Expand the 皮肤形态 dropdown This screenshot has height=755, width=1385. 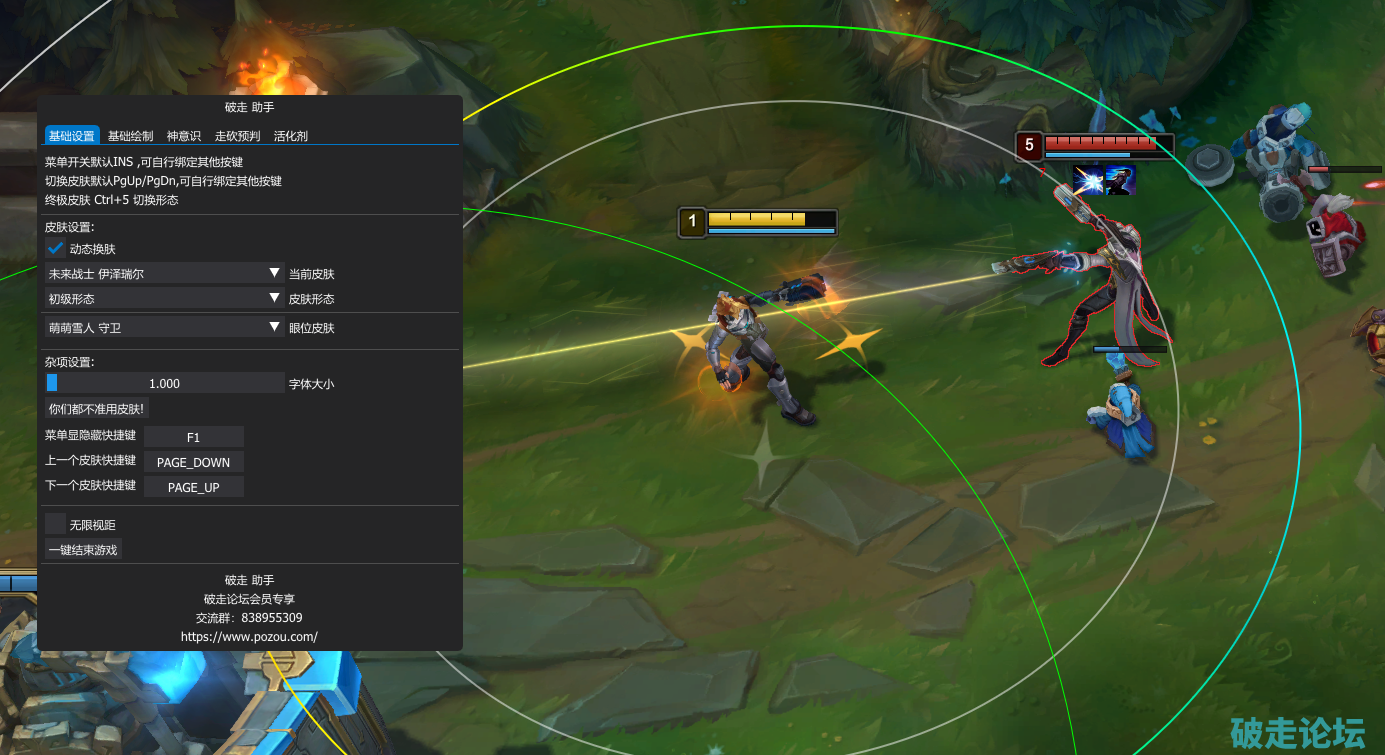click(165, 298)
